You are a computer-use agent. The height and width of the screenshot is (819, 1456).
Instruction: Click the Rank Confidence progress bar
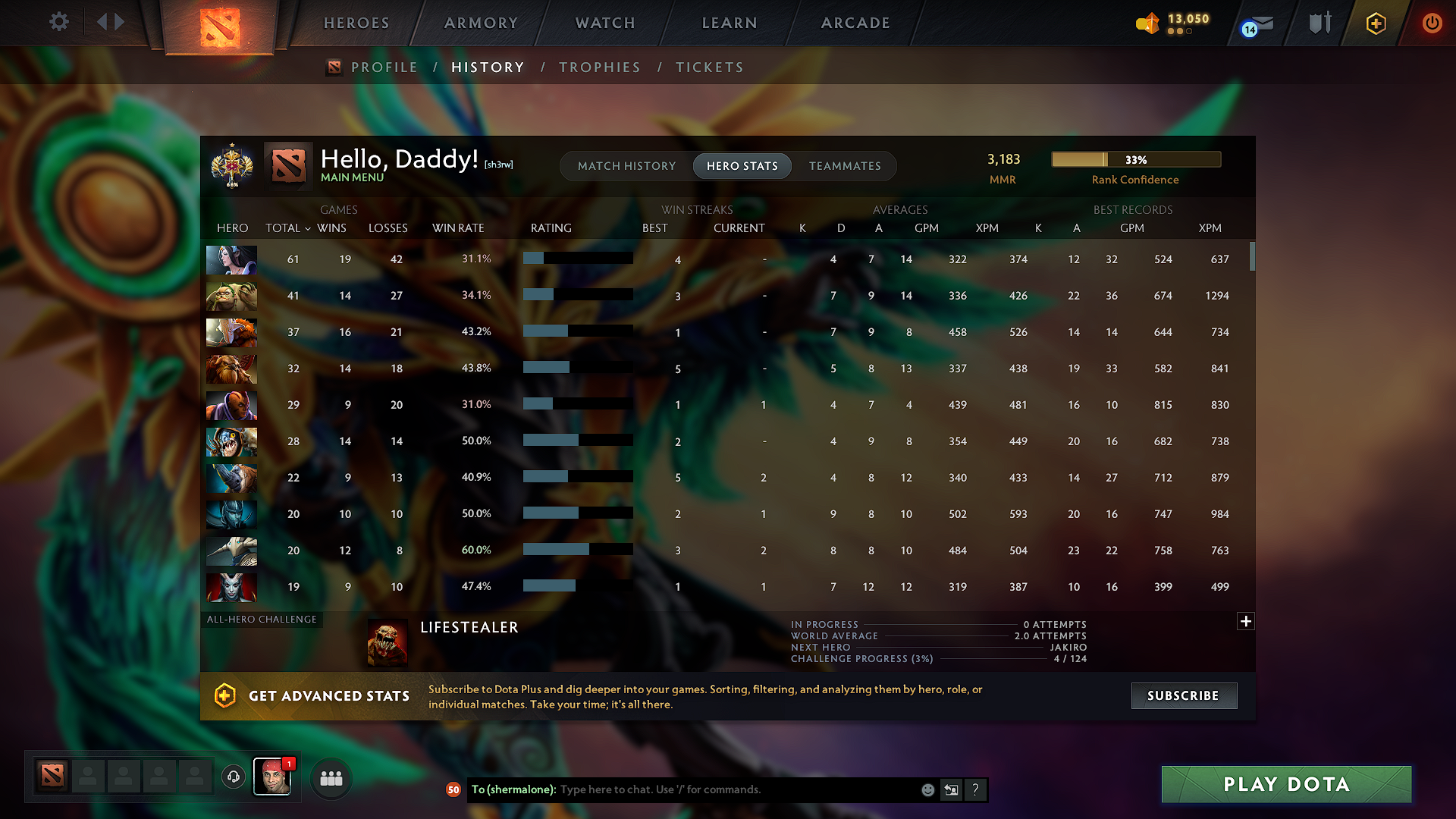click(x=1135, y=159)
